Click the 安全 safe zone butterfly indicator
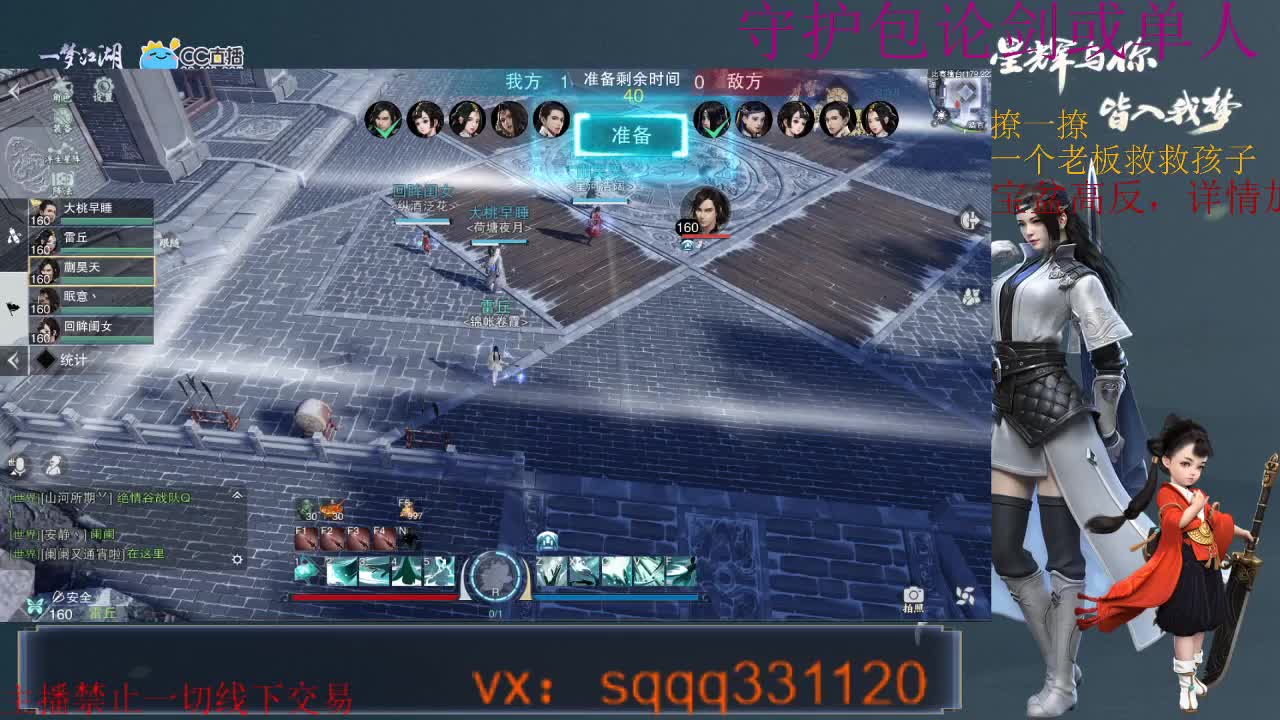Viewport: 1280px width, 720px height. [x=34, y=604]
